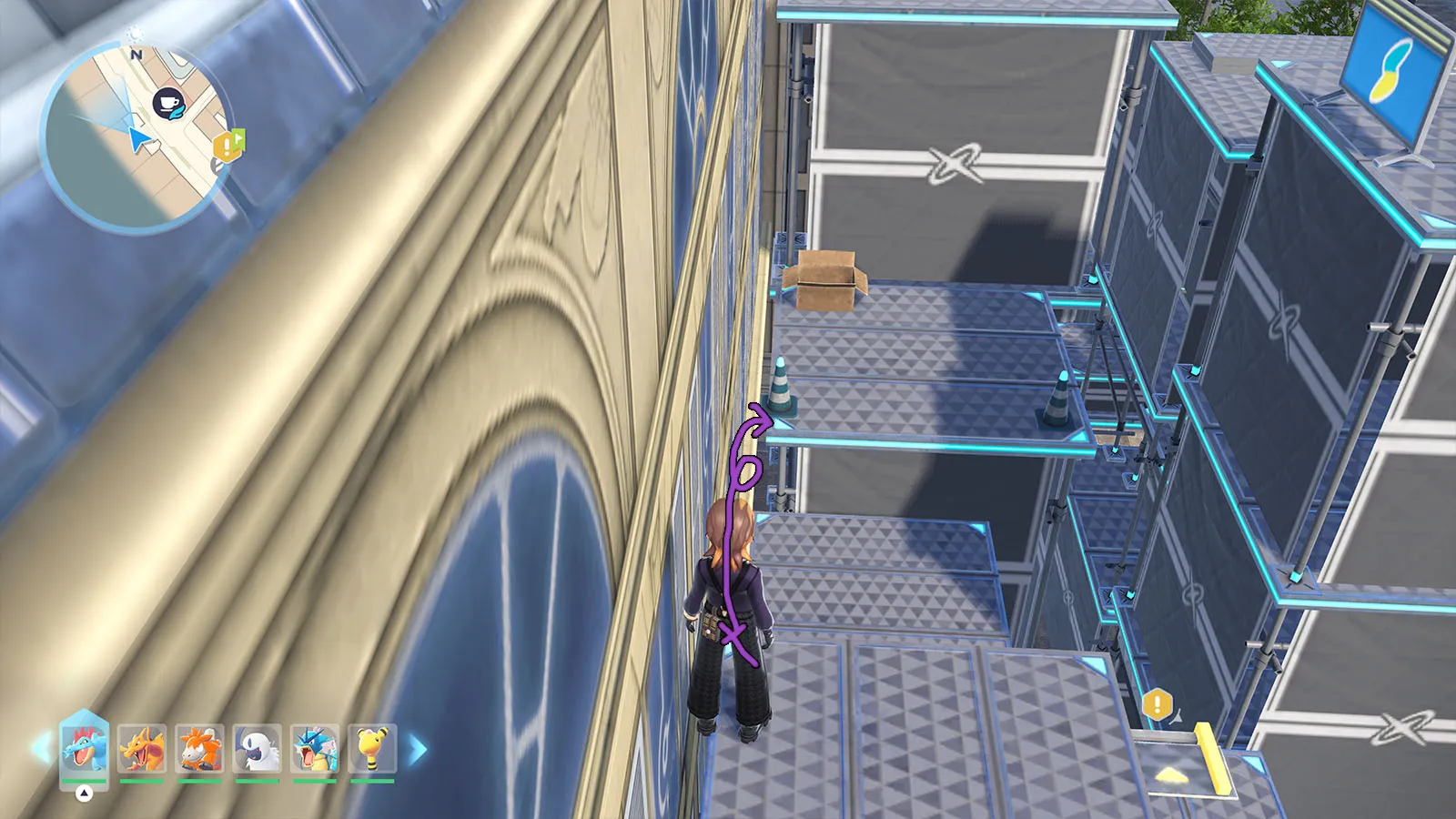Image resolution: width=1456 pixels, height=819 pixels.
Task: Choose the Ampharos party slot
Action: [x=372, y=748]
